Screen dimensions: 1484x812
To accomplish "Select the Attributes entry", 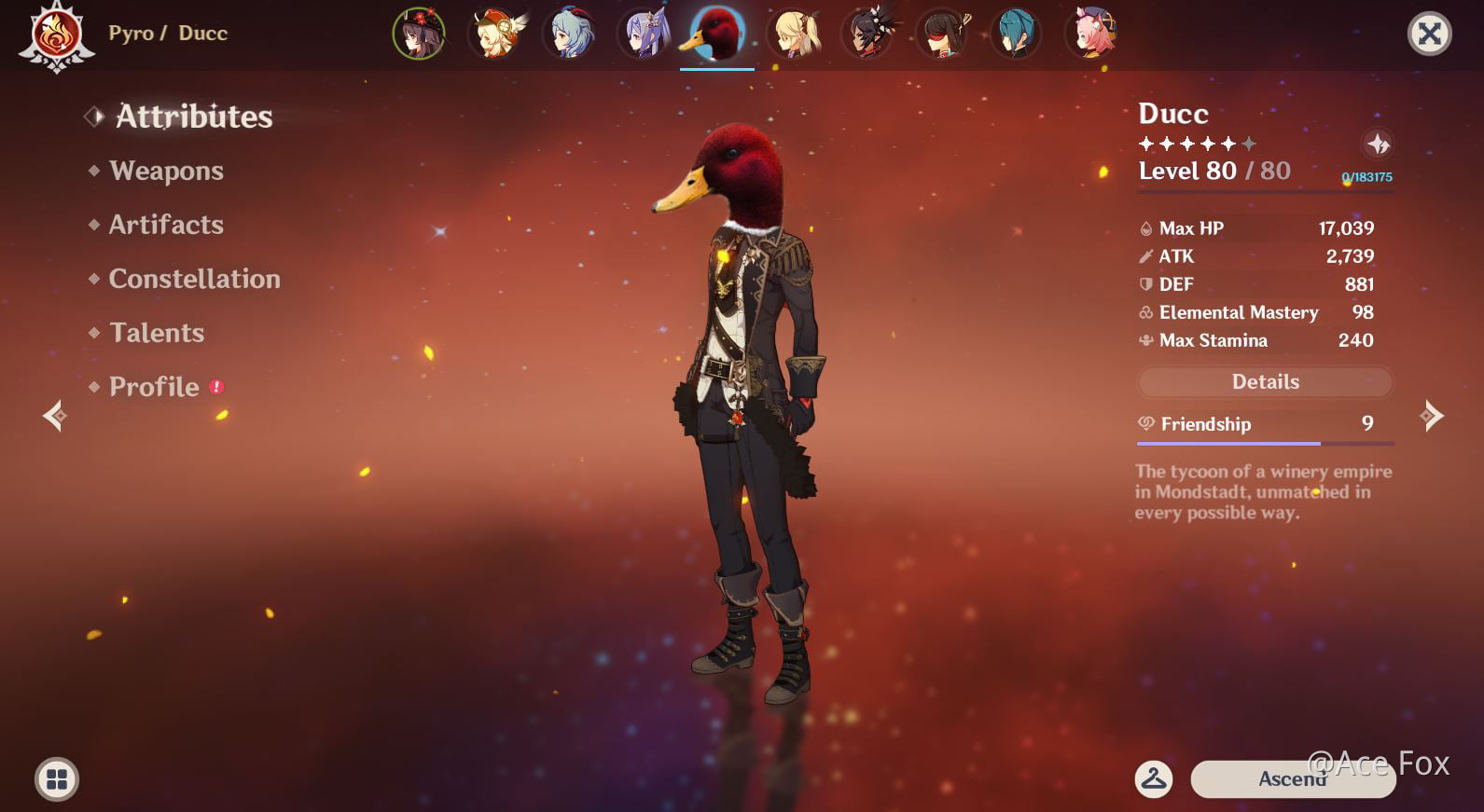I will [x=193, y=117].
